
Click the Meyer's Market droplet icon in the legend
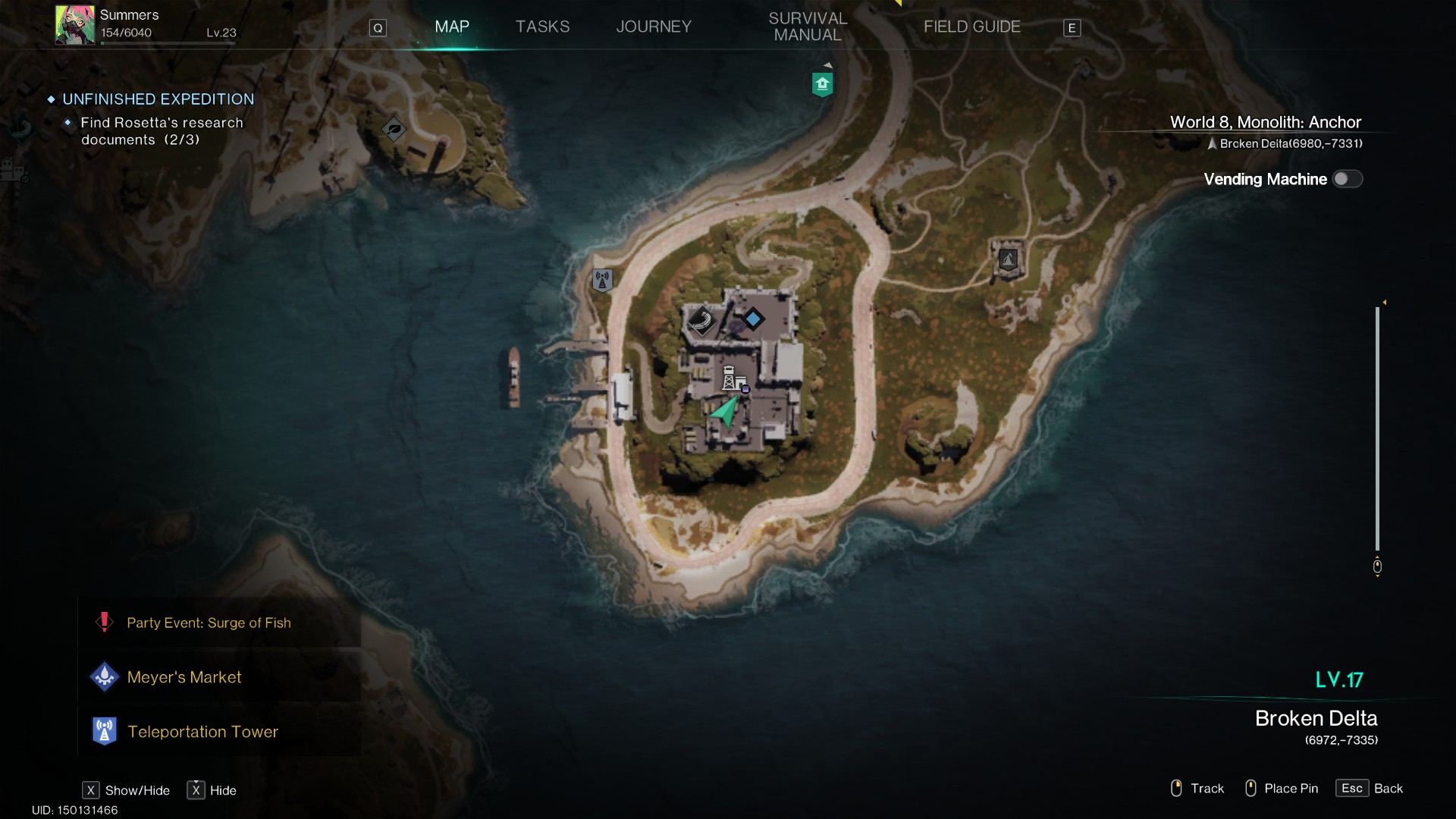(104, 676)
